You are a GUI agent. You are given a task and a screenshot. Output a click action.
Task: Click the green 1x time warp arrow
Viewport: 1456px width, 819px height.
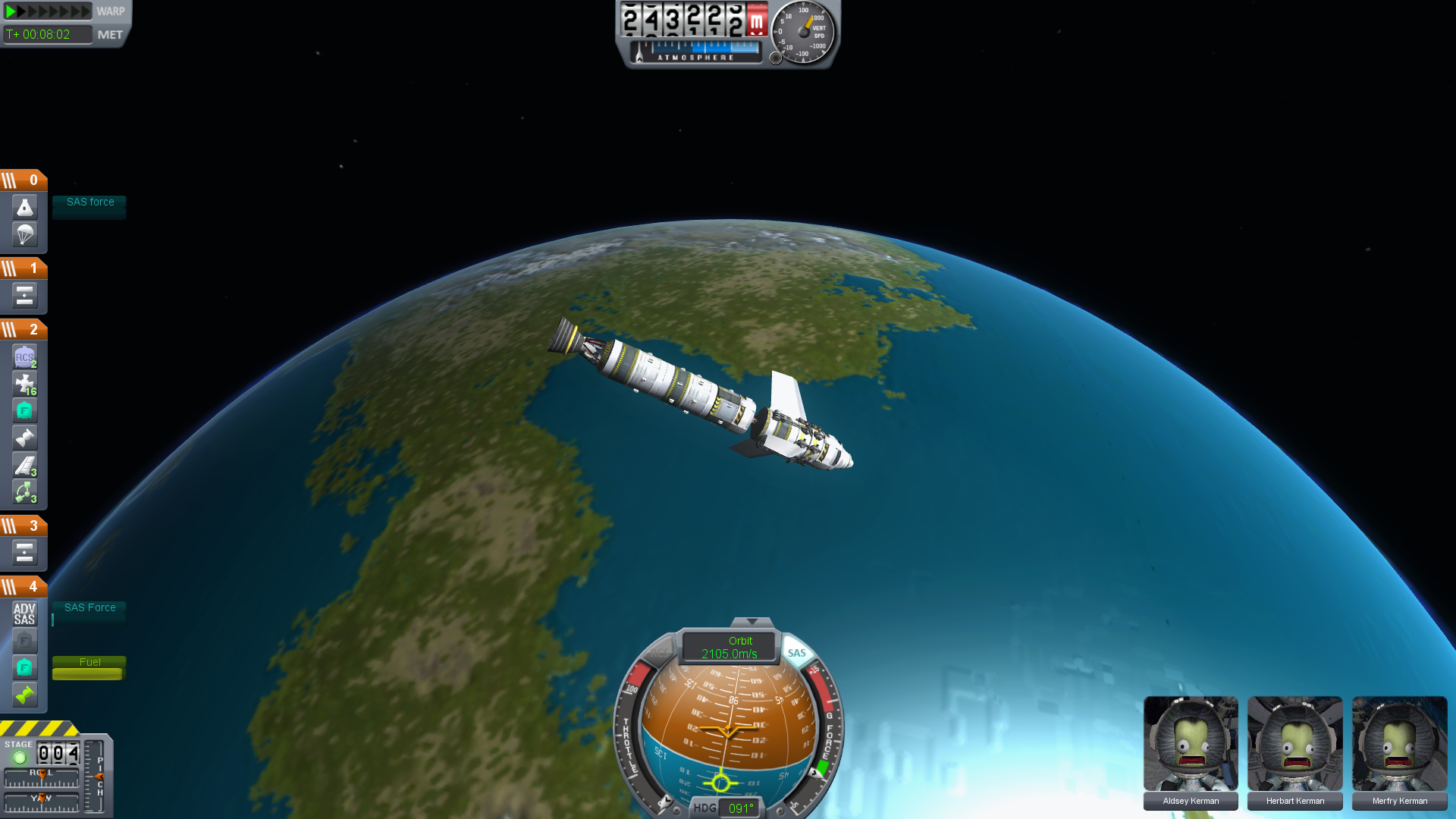click(11, 11)
